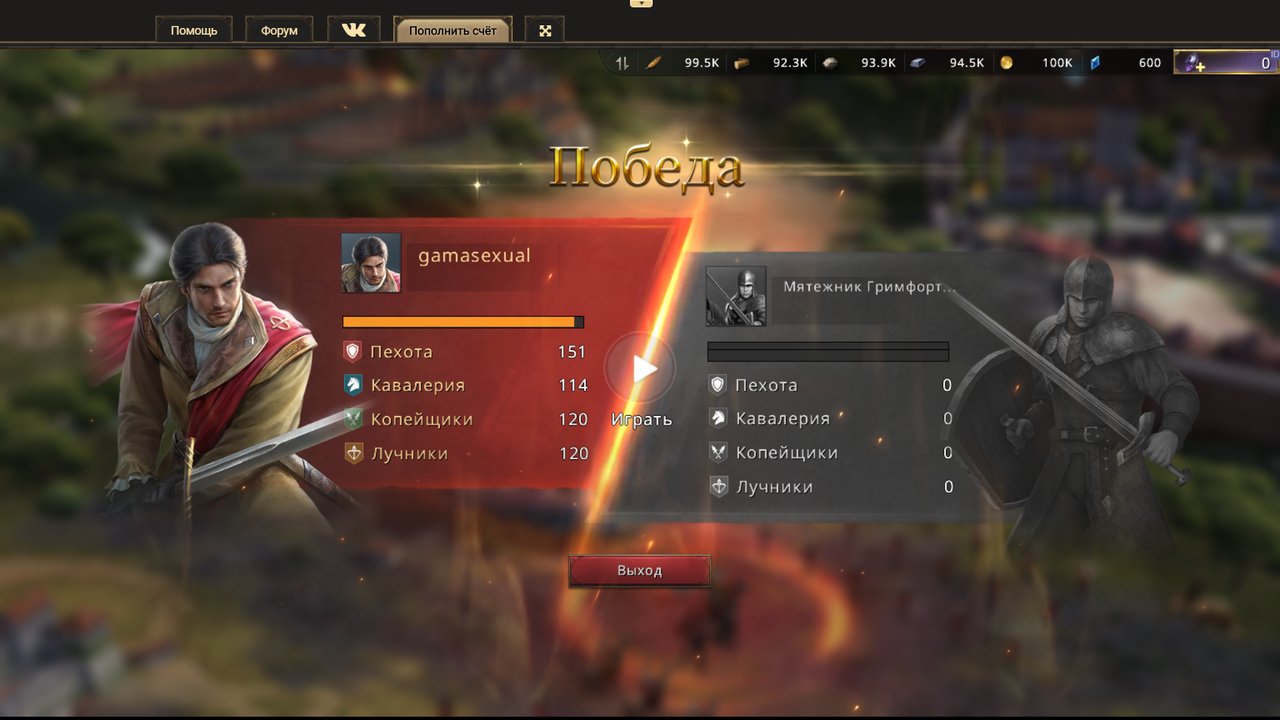Open the Помощь help page
The image size is (1280, 720).
click(194, 30)
